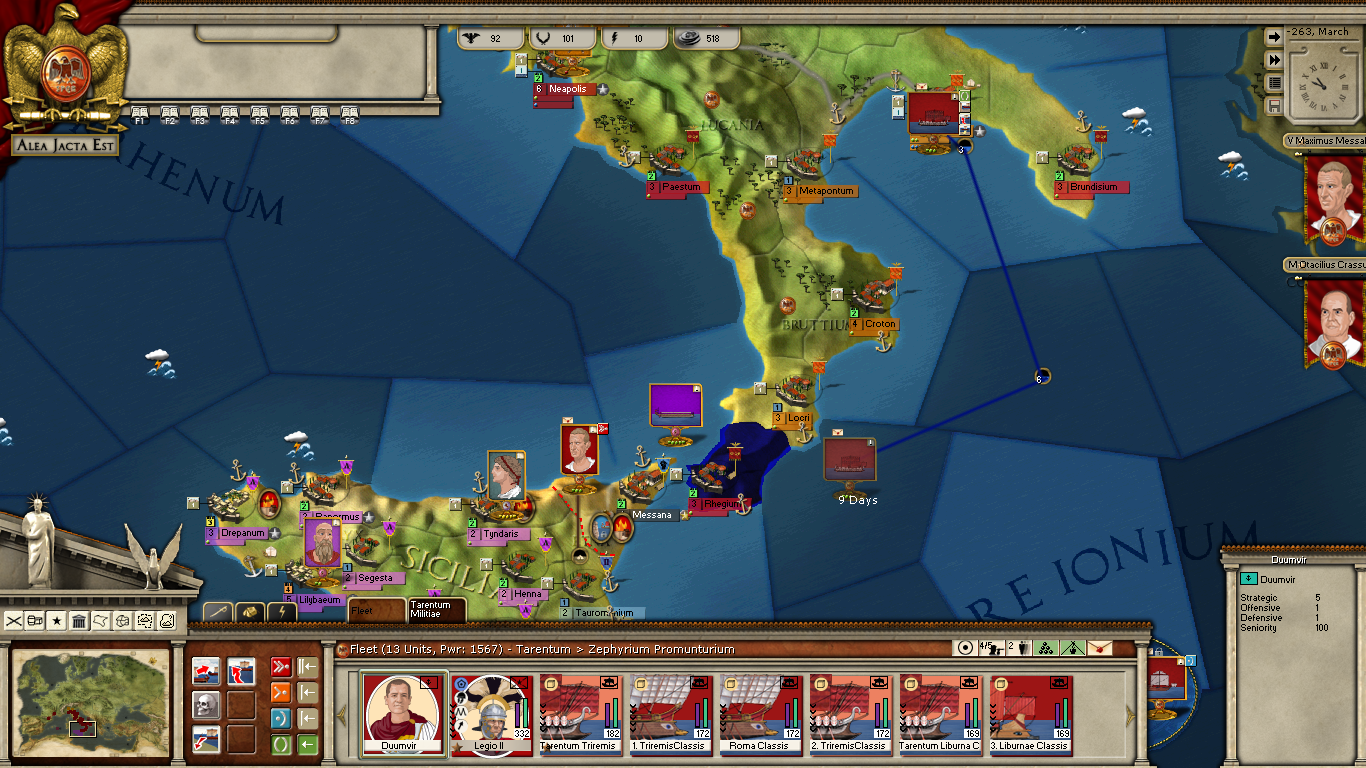
Task: Open the lightning bolt special orders tab
Action: [282, 611]
